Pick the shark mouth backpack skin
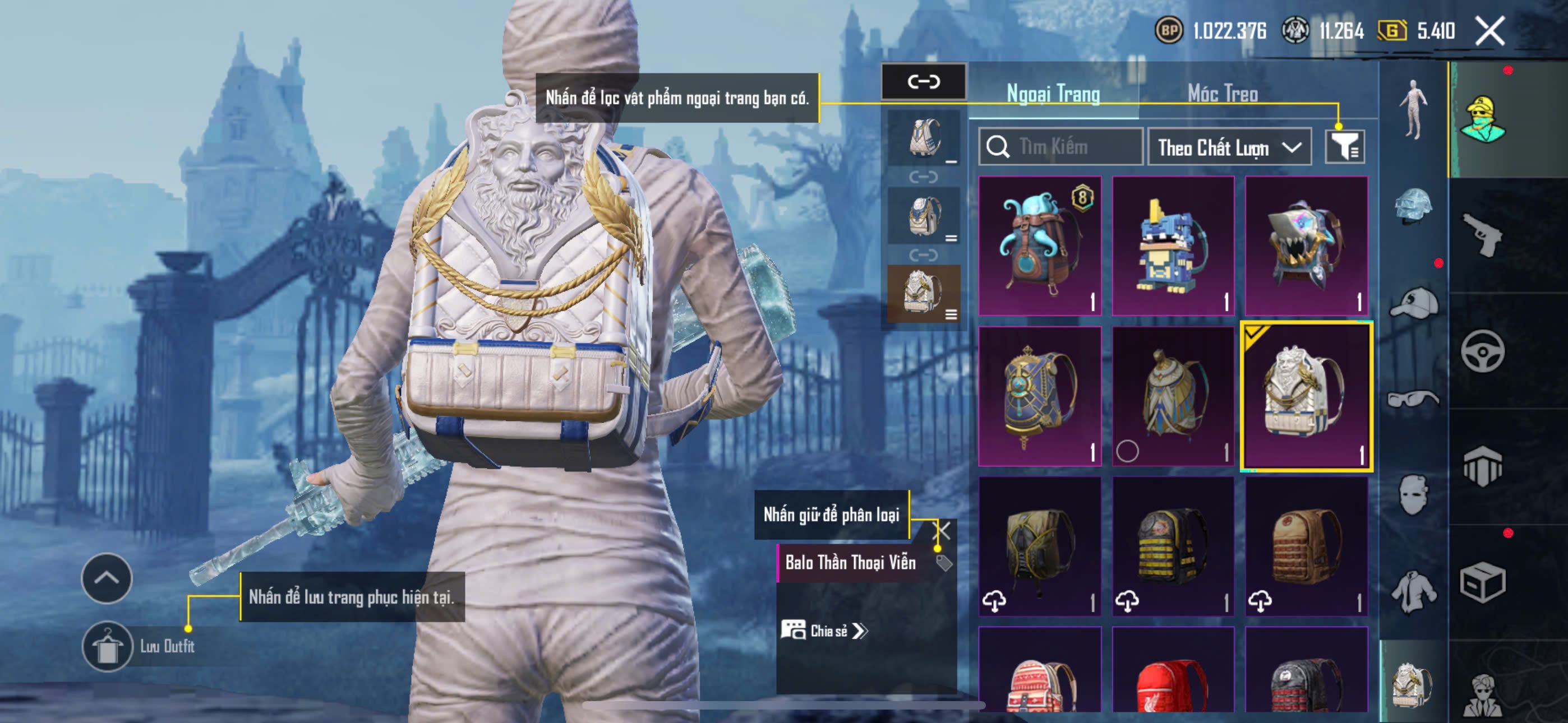Viewport: 1568px width, 723px height. tap(1306, 245)
